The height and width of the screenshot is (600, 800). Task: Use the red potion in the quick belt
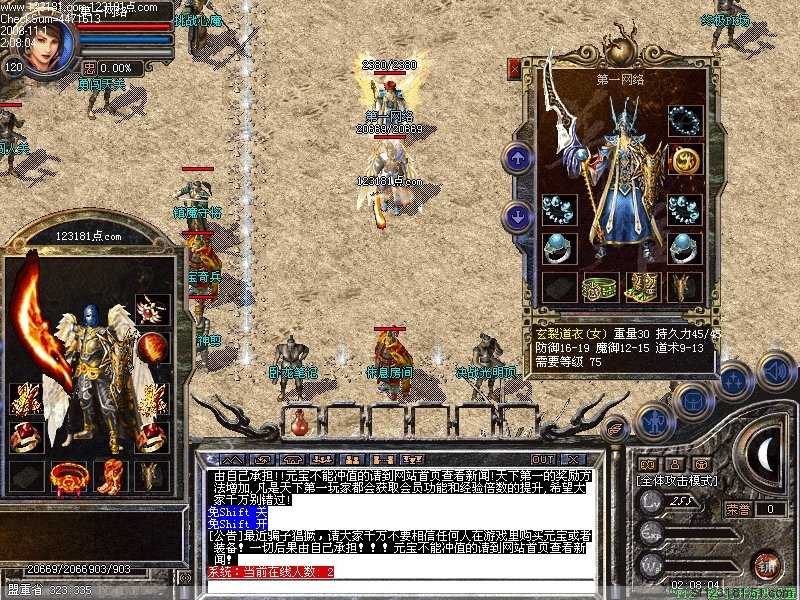point(298,422)
